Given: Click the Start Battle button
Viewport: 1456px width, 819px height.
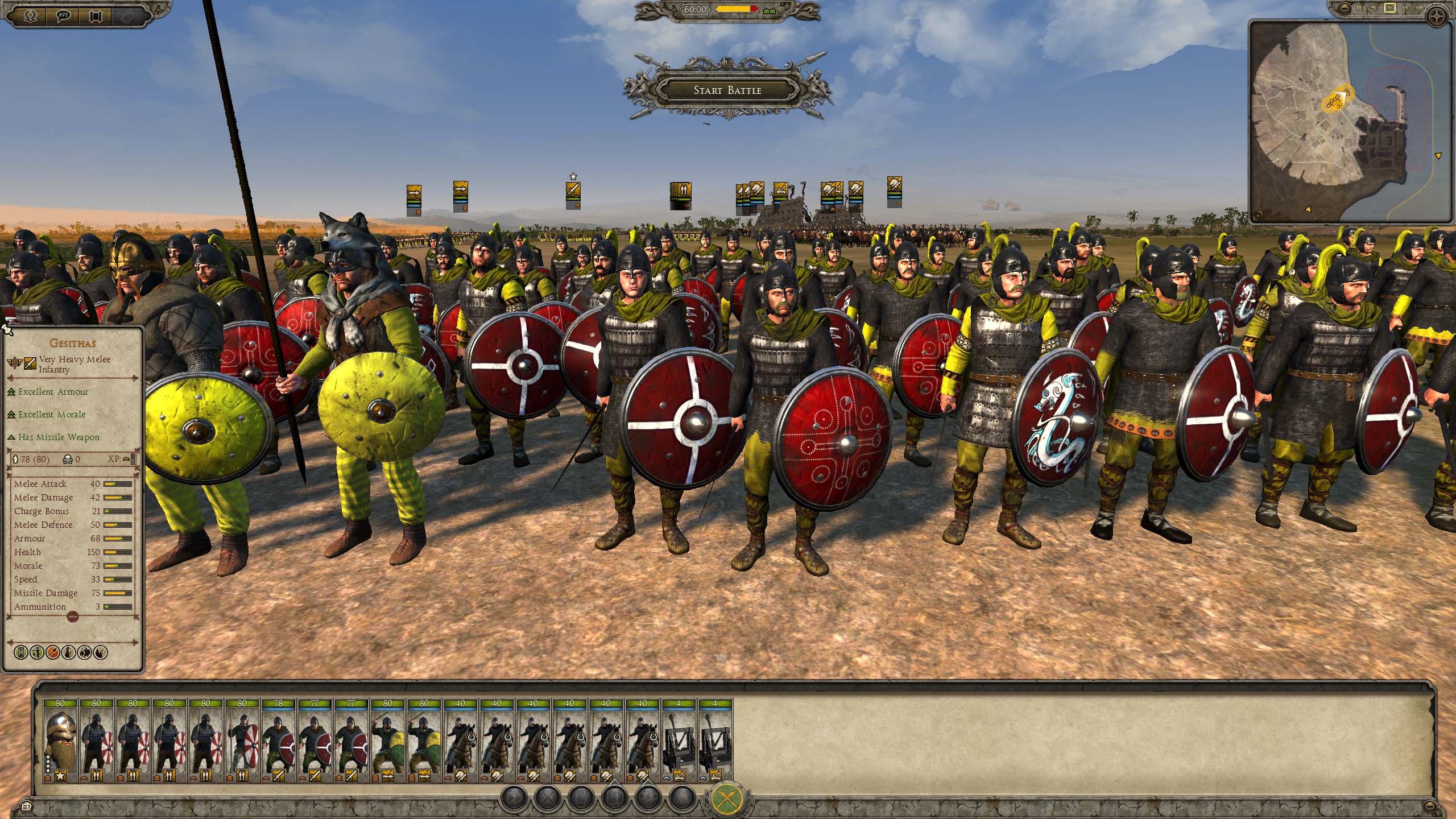Looking at the screenshot, I should (x=727, y=90).
